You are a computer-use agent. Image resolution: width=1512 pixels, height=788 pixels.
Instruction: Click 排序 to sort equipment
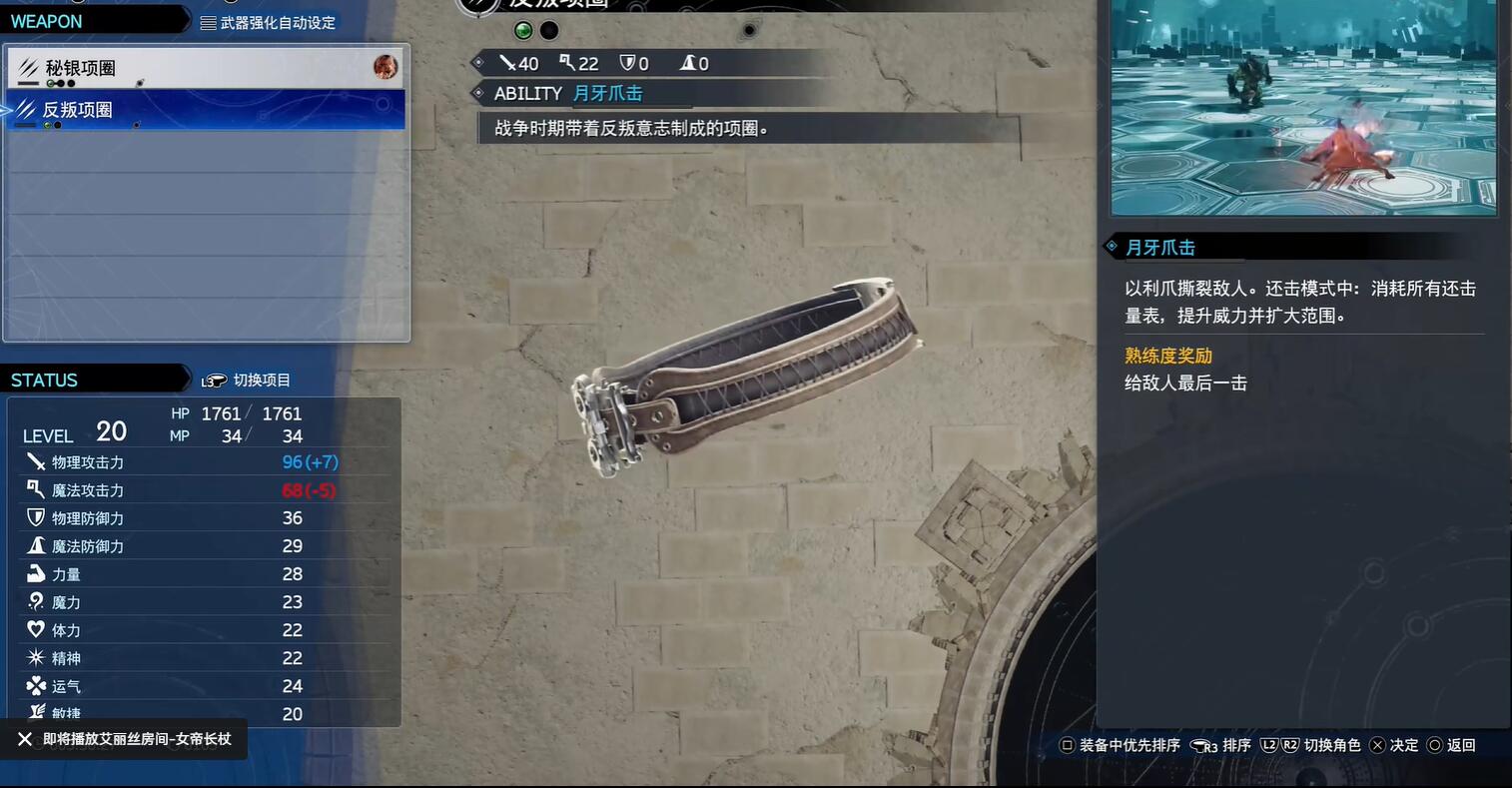tap(1234, 744)
